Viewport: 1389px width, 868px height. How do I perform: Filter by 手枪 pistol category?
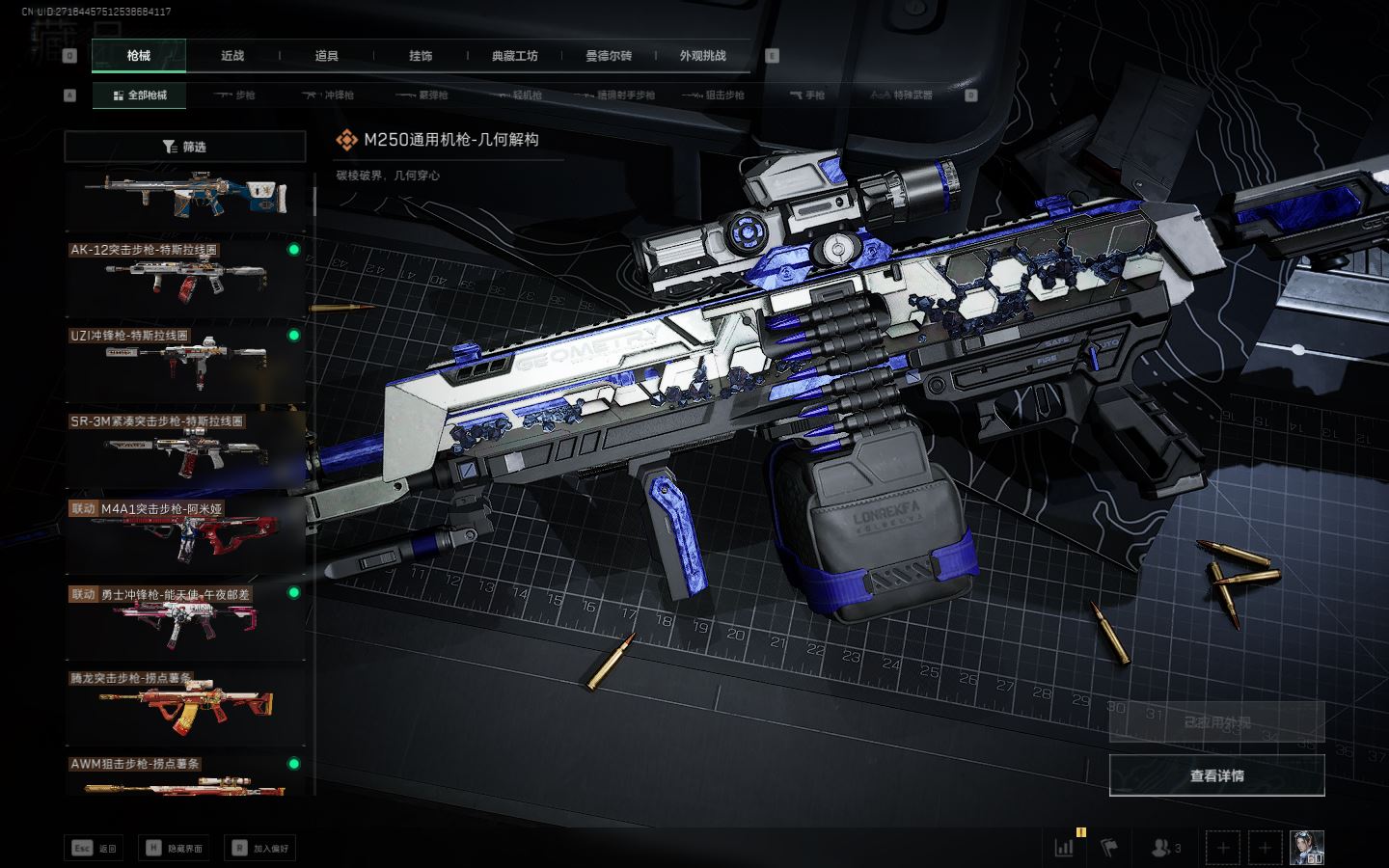coord(806,95)
